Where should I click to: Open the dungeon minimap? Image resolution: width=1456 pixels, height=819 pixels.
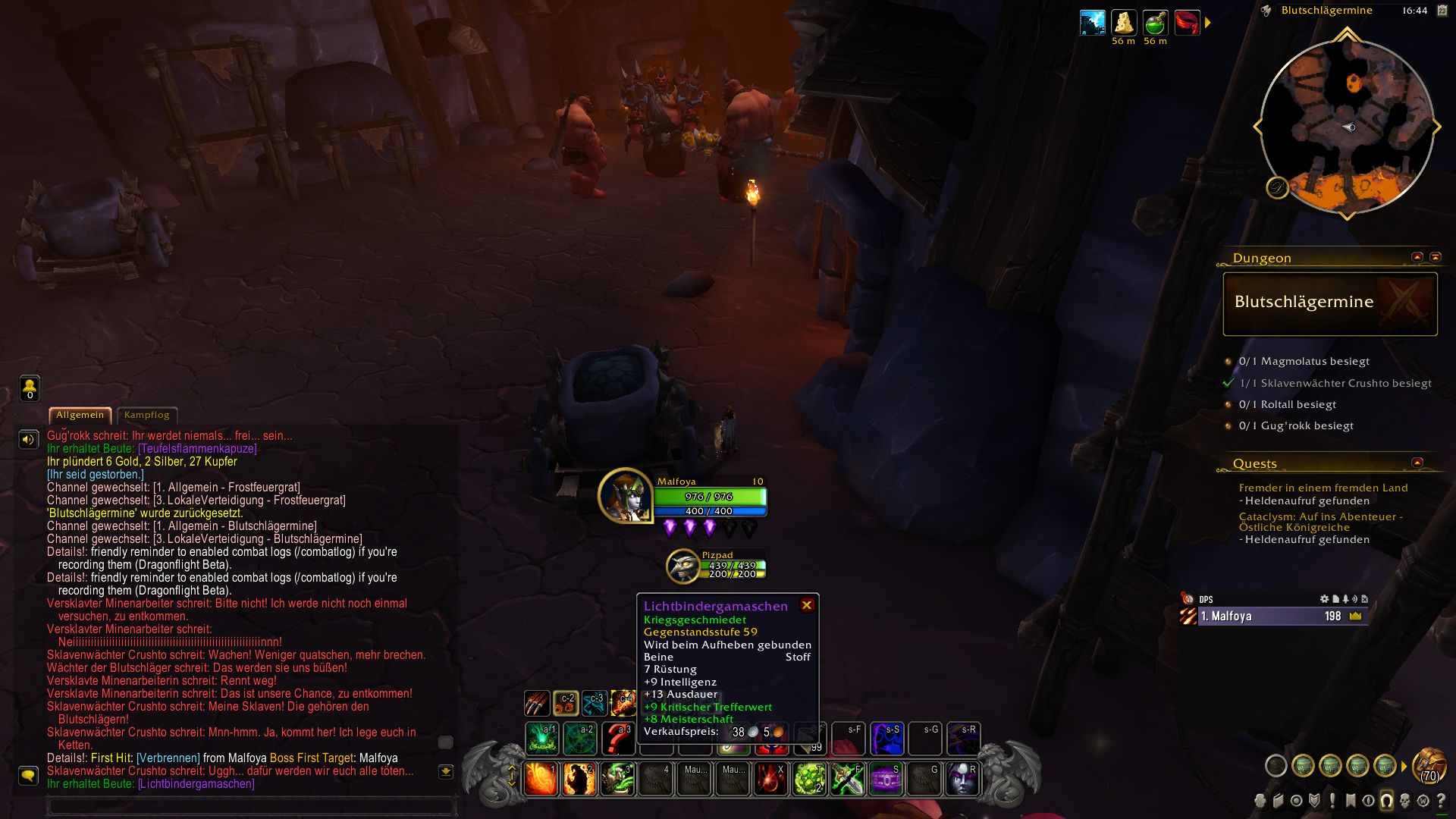coord(1347,127)
